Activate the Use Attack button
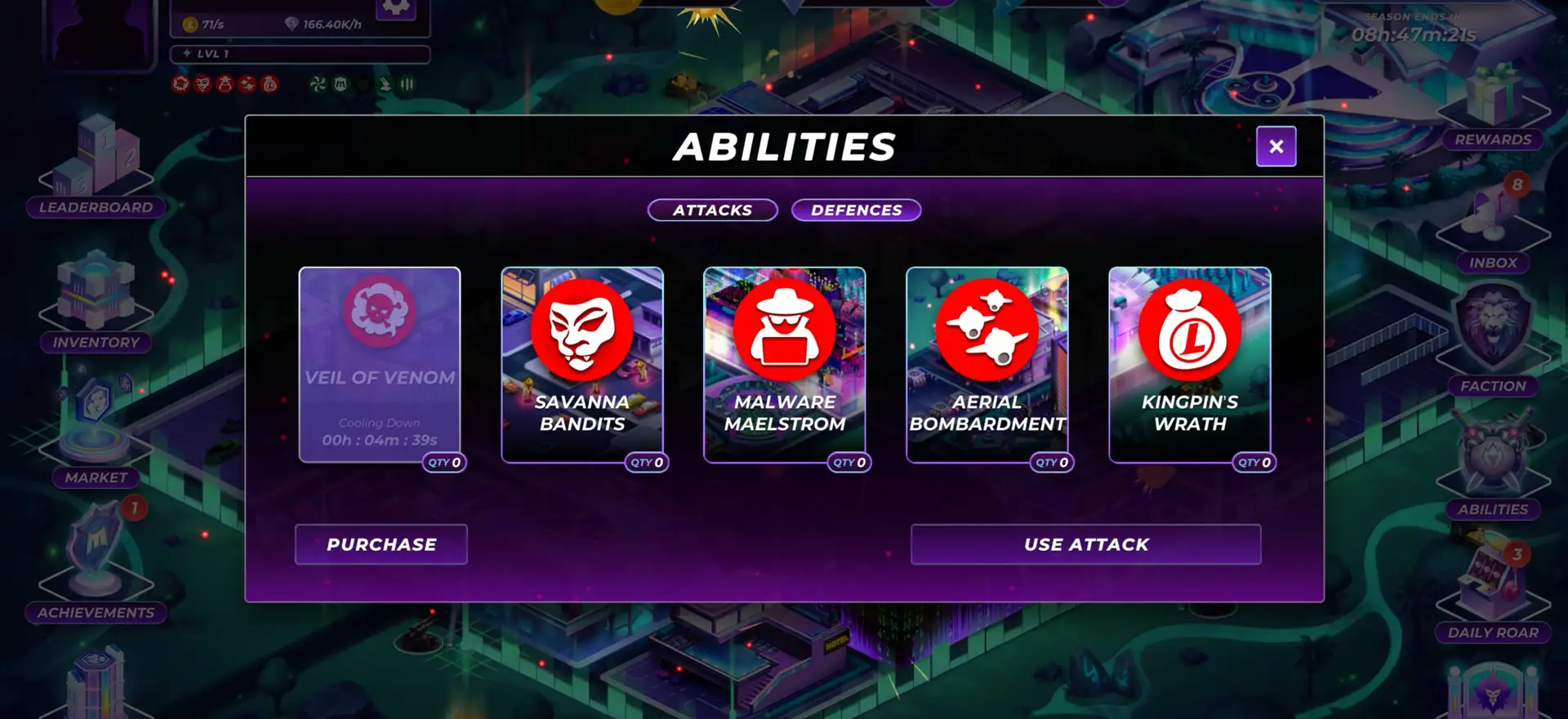 (1086, 544)
